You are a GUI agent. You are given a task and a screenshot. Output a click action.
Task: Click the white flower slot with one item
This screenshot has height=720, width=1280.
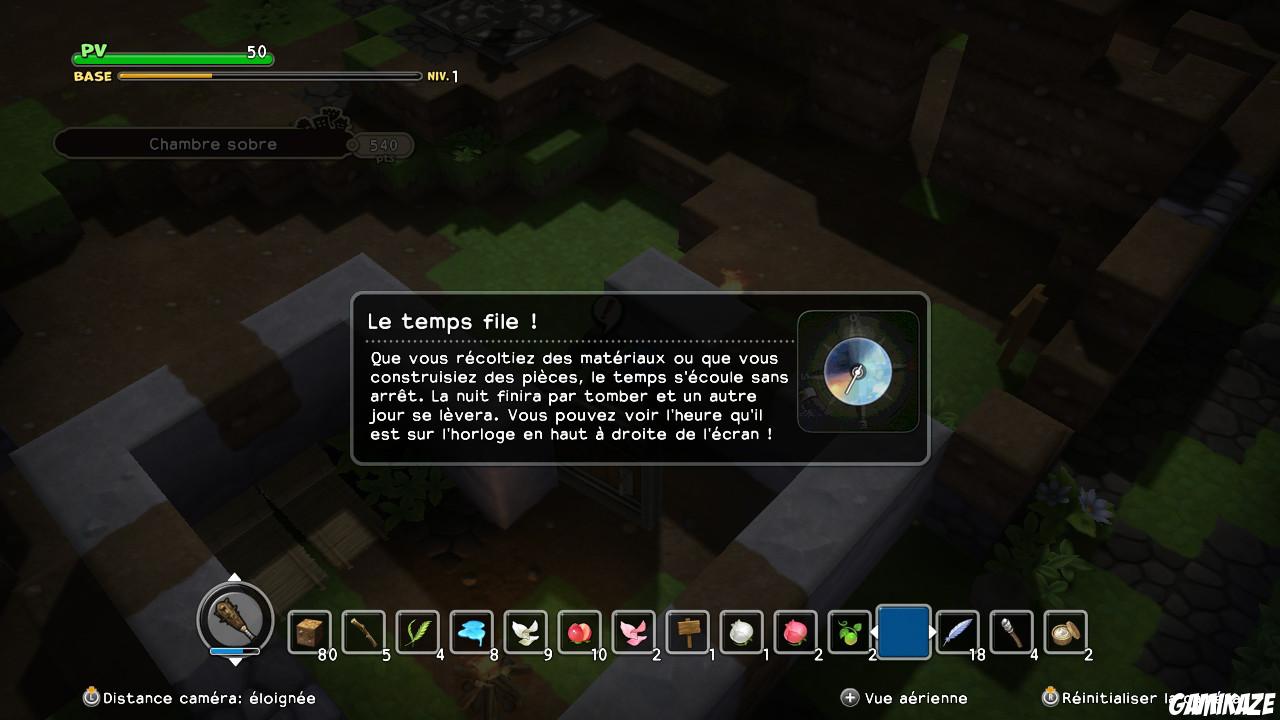click(x=741, y=630)
